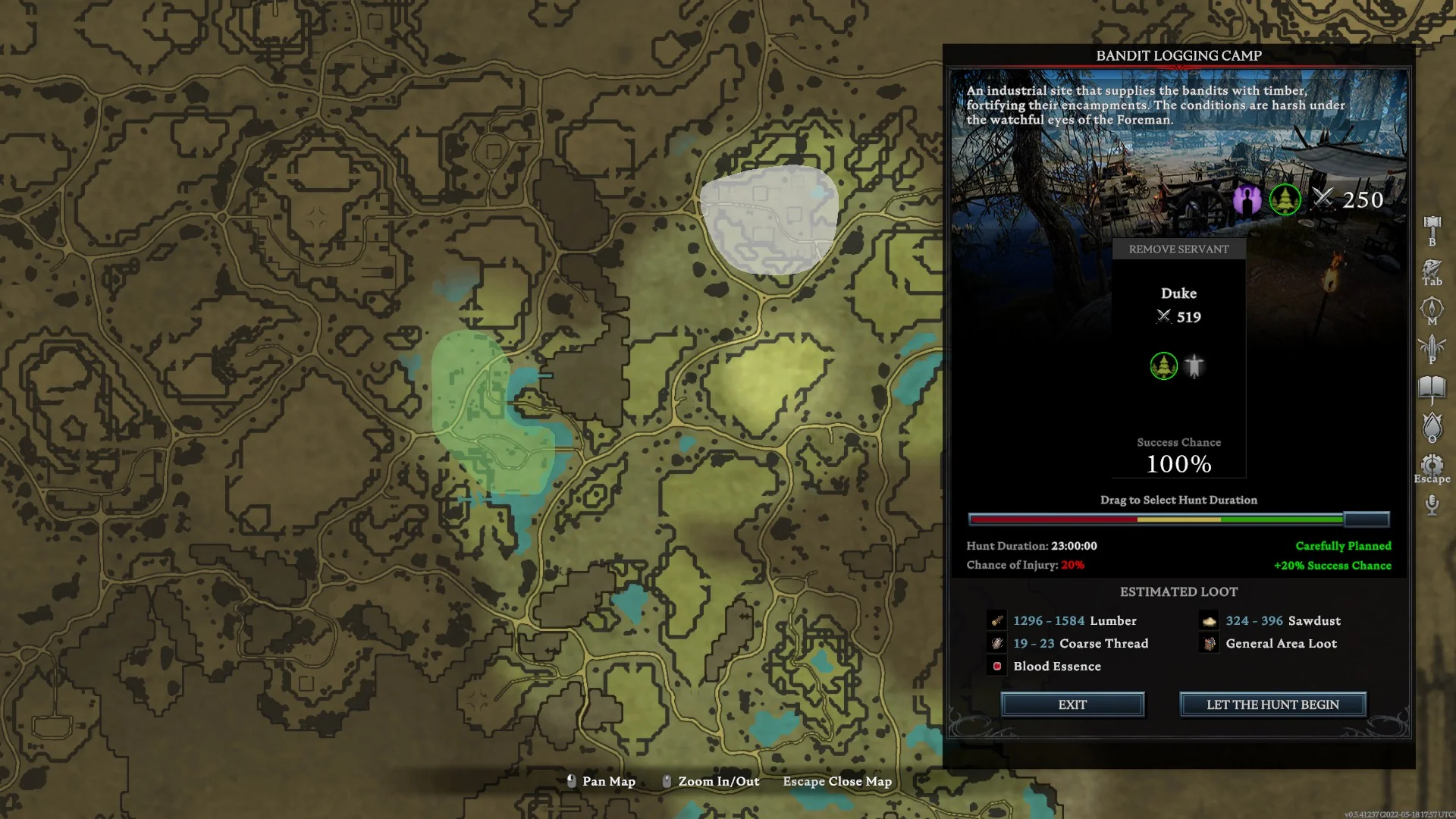Image resolution: width=1456 pixels, height=819 pixels.
Task: Open the blood droplet menu icon
Action: (1432, 426)
